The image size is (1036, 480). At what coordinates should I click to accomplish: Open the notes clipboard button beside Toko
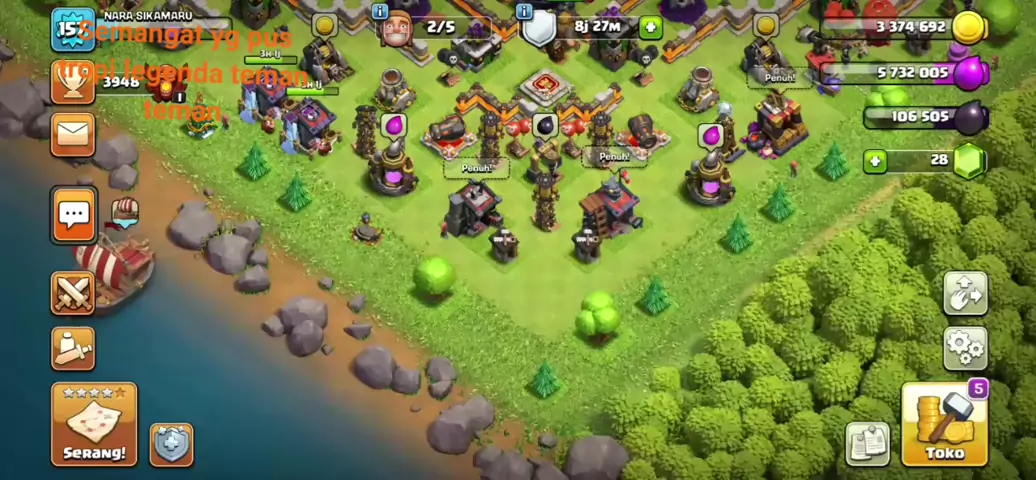pyautogui.click(x=867, y=443)
